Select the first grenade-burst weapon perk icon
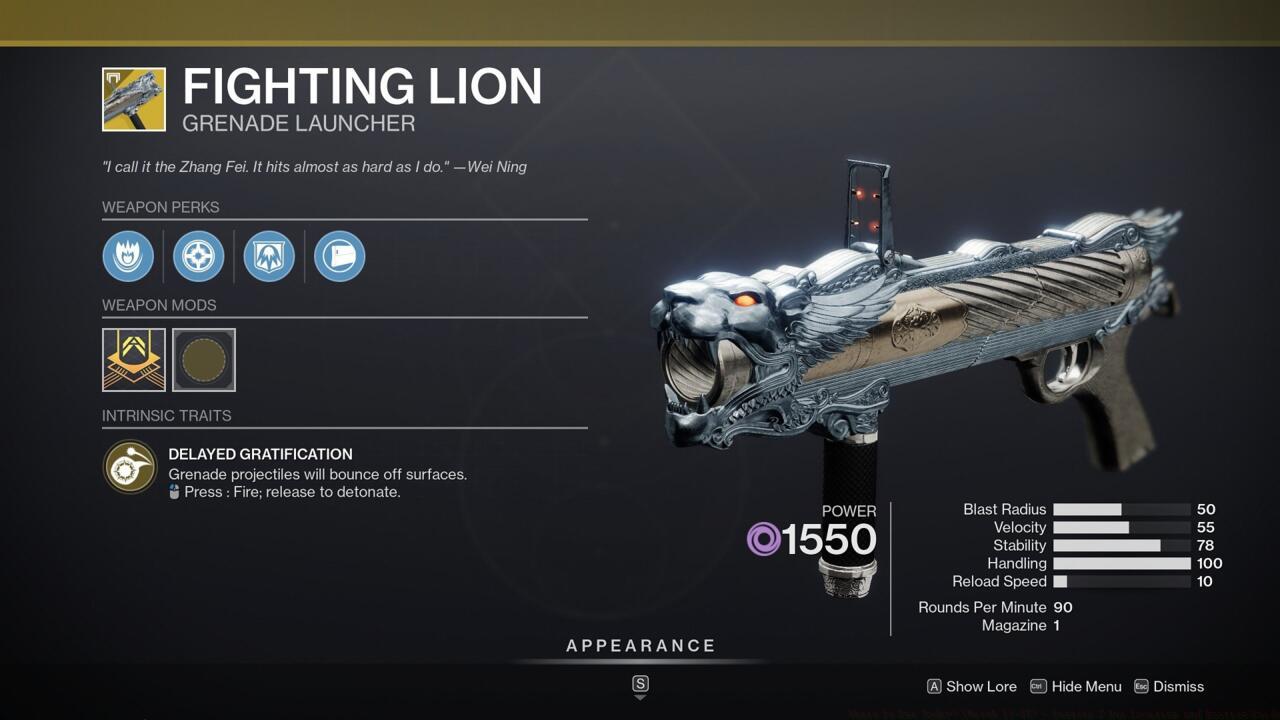 [x=128, y=256]
